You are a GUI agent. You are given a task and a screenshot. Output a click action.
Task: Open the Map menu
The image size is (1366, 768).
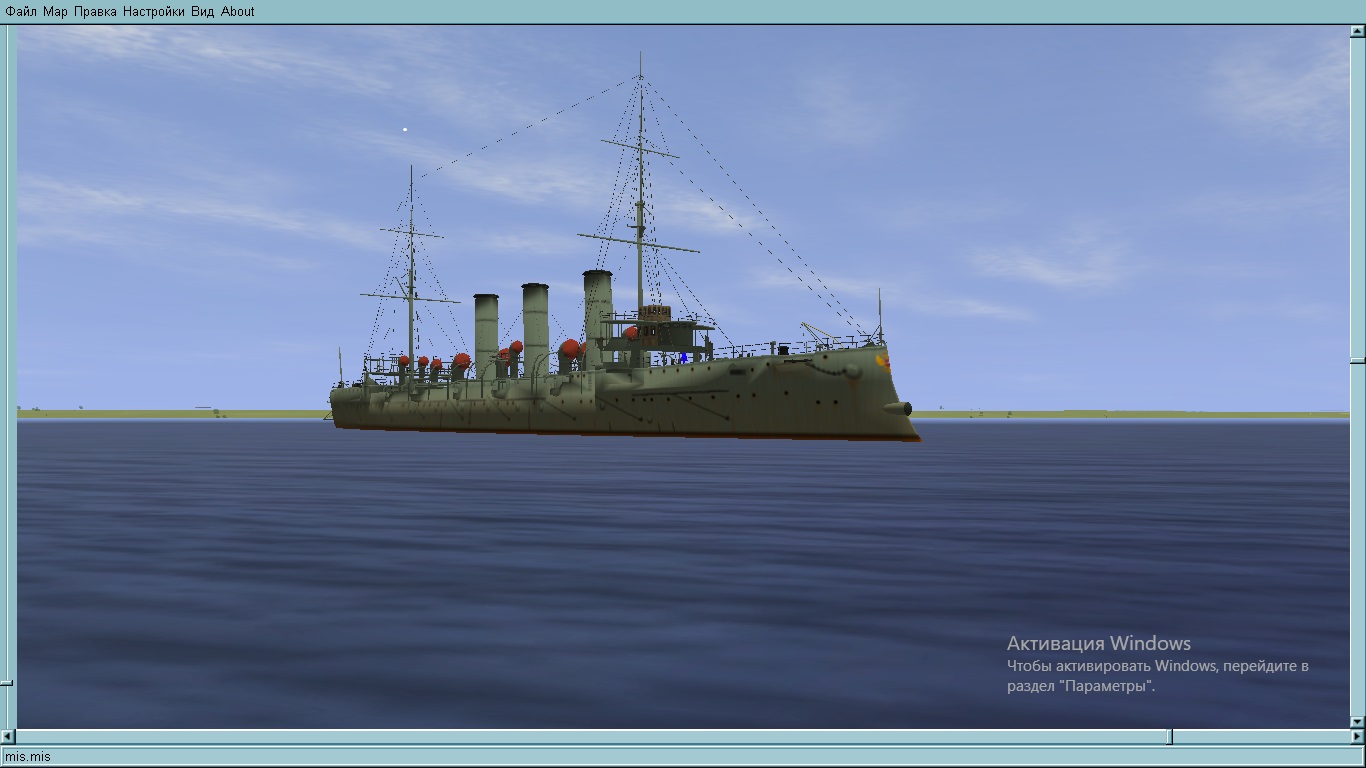(x=55, y=12)
